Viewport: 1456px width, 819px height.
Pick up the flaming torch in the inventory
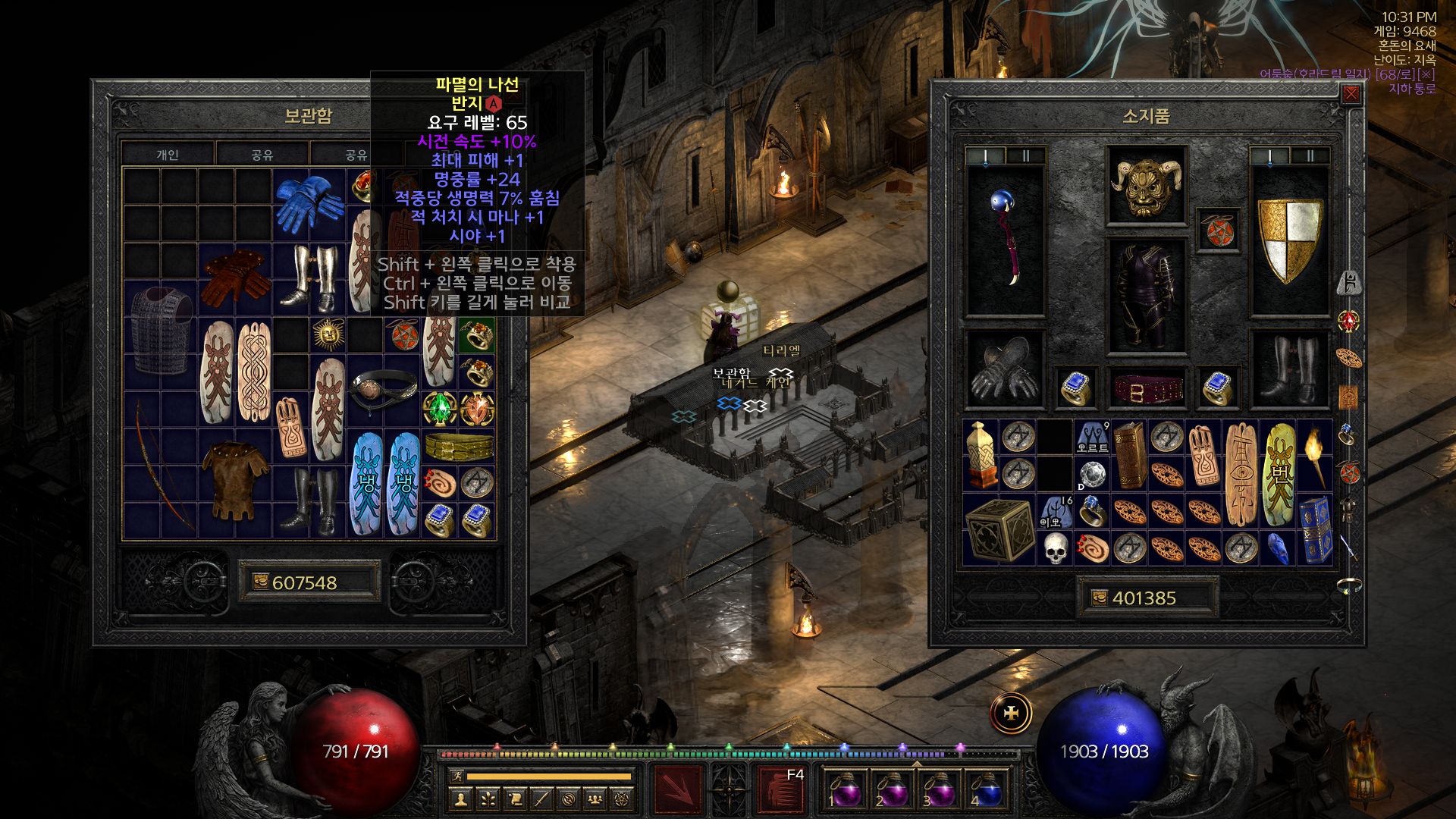1315,455
